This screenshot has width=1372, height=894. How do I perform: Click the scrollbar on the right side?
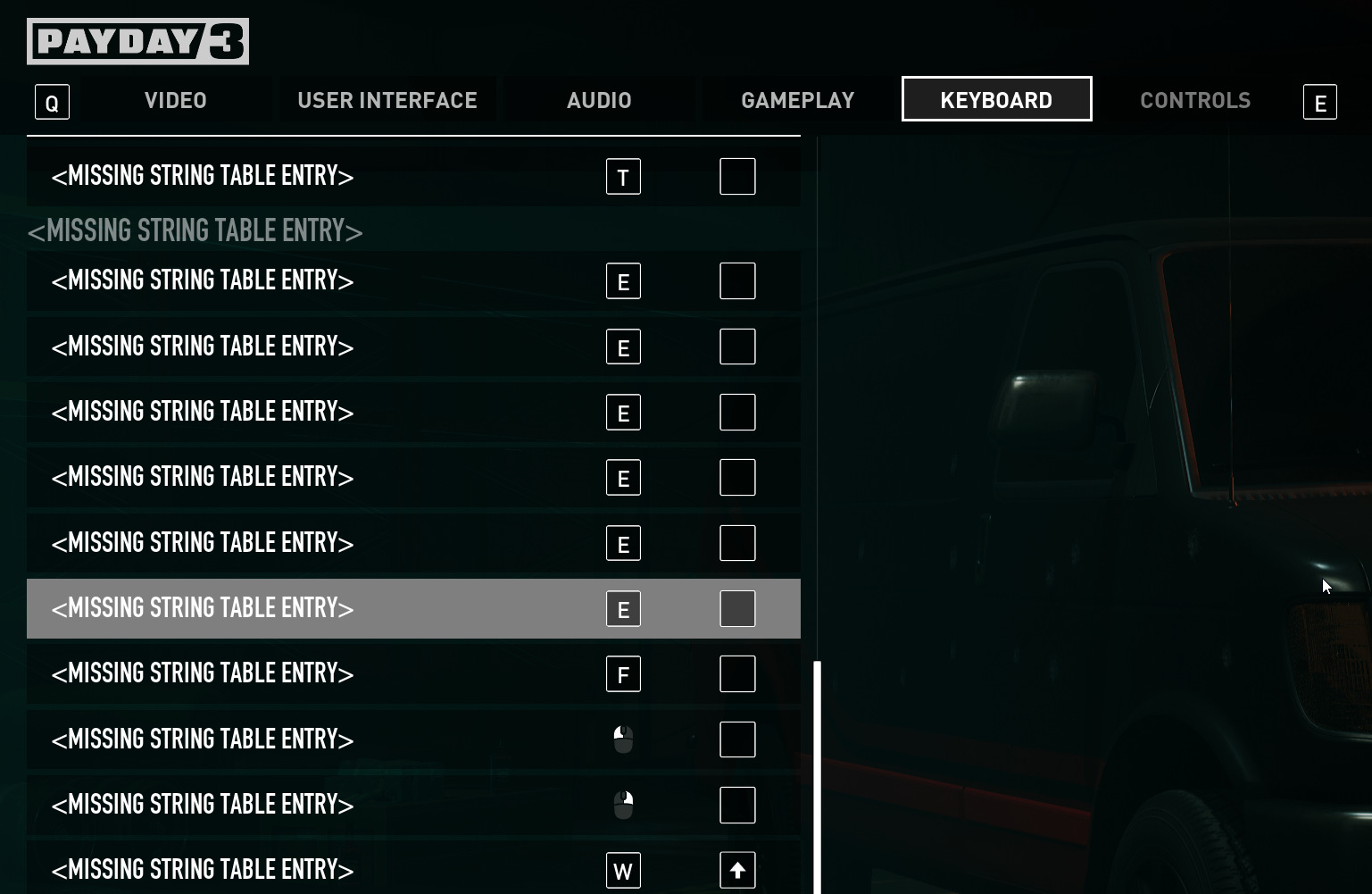(817, 768)
